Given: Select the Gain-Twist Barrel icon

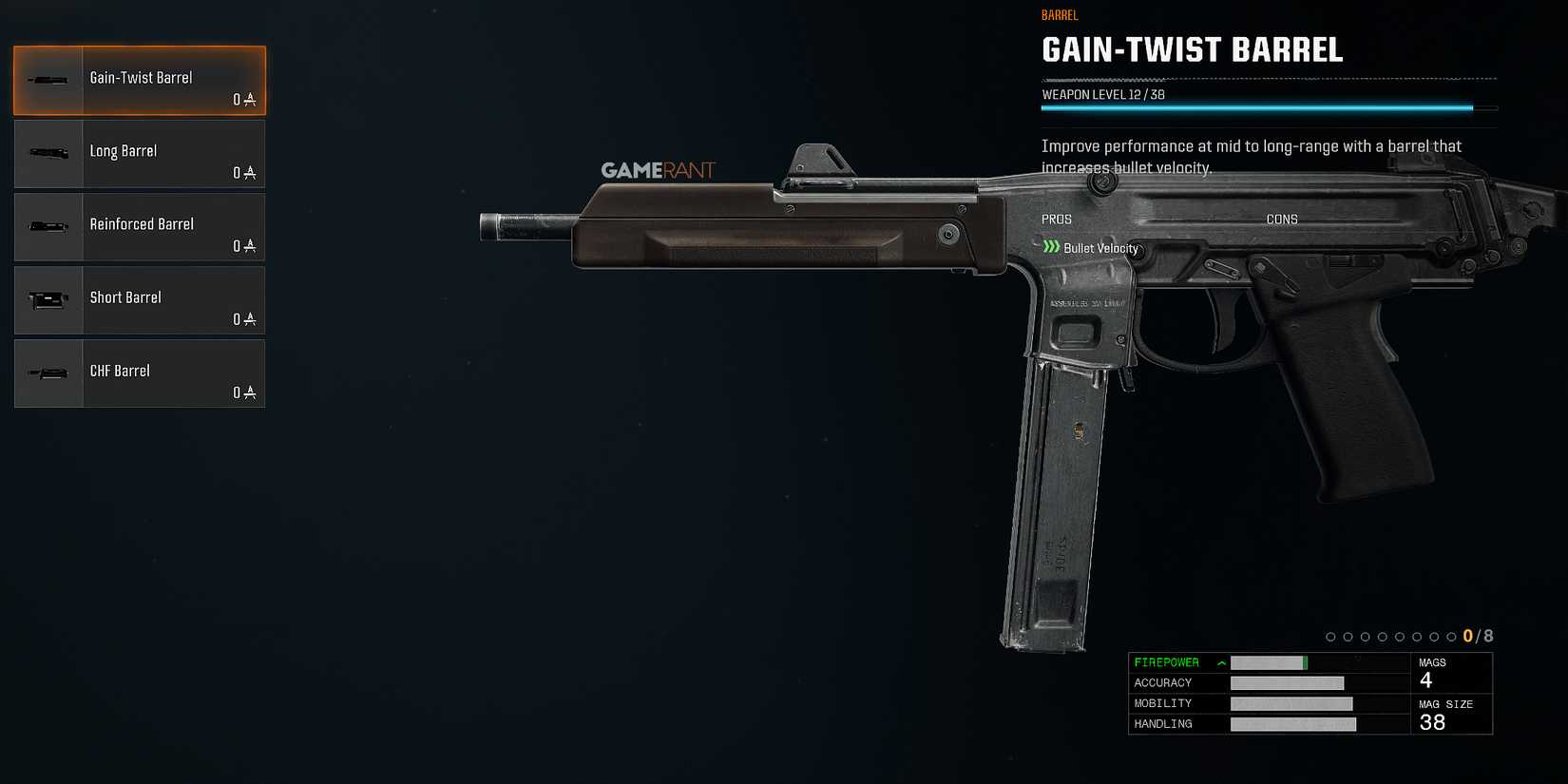Looking at the screenshot, I should (x=48, y=80).
